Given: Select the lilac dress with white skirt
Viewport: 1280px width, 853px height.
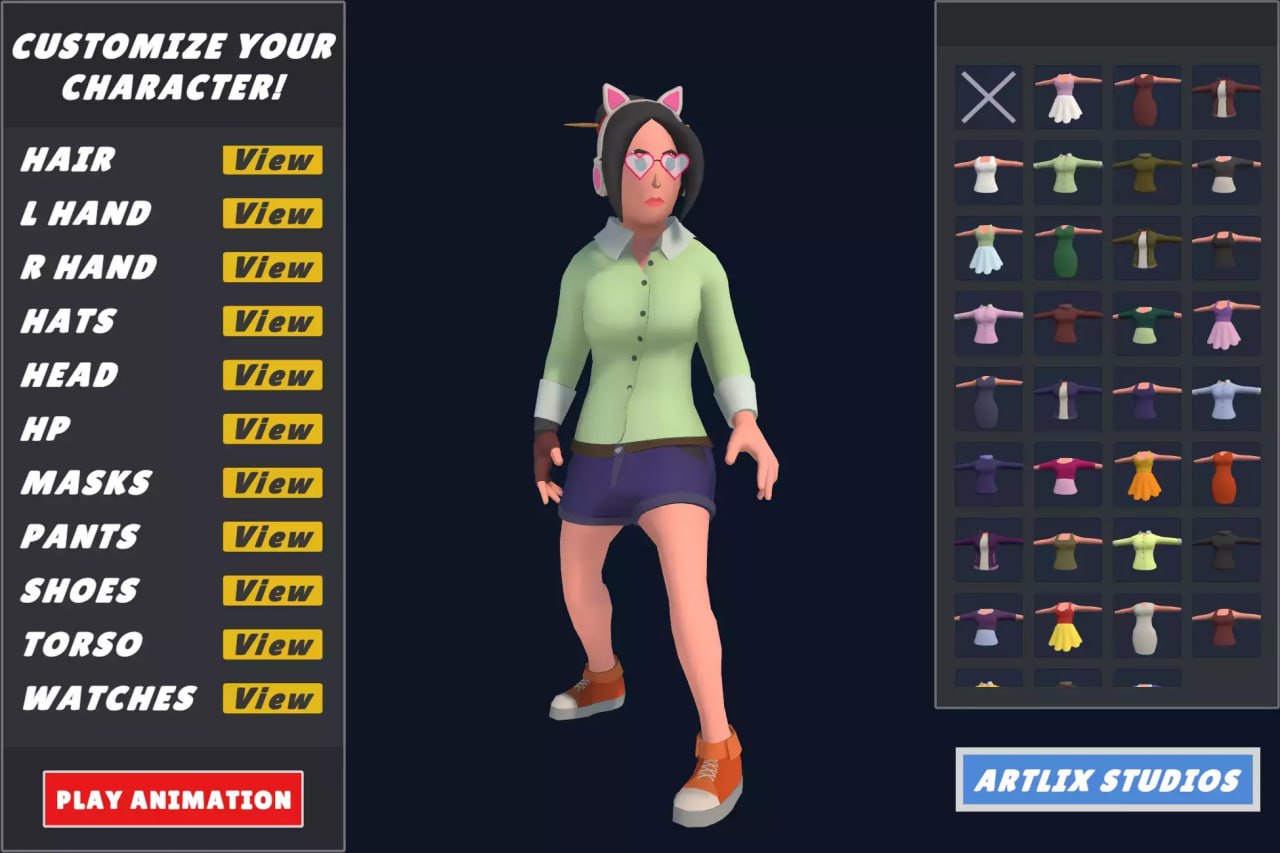Looking at the screenshot, I should (x=1067, y=97).
